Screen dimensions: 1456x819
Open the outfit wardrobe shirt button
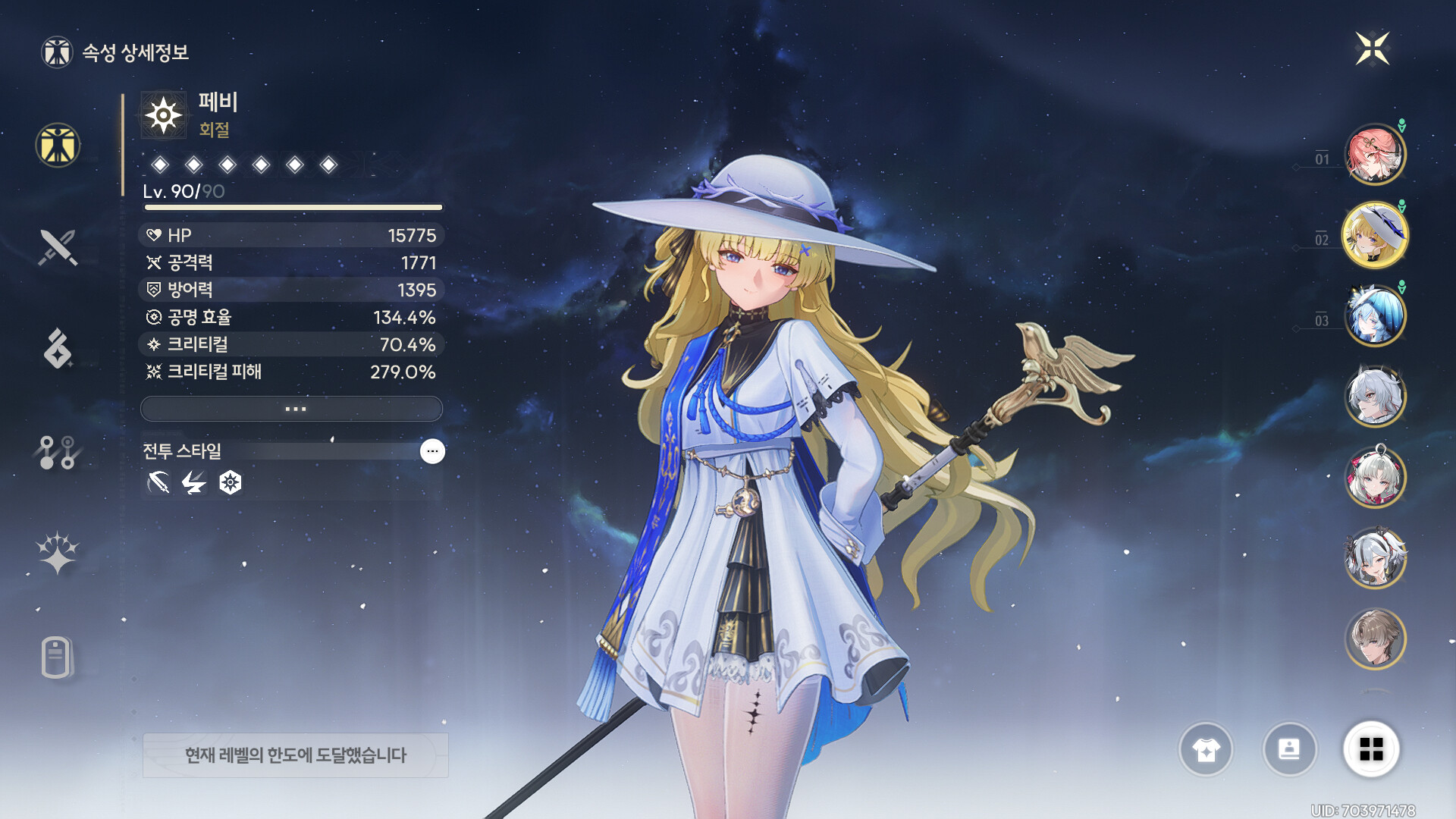pos(1206,750)
